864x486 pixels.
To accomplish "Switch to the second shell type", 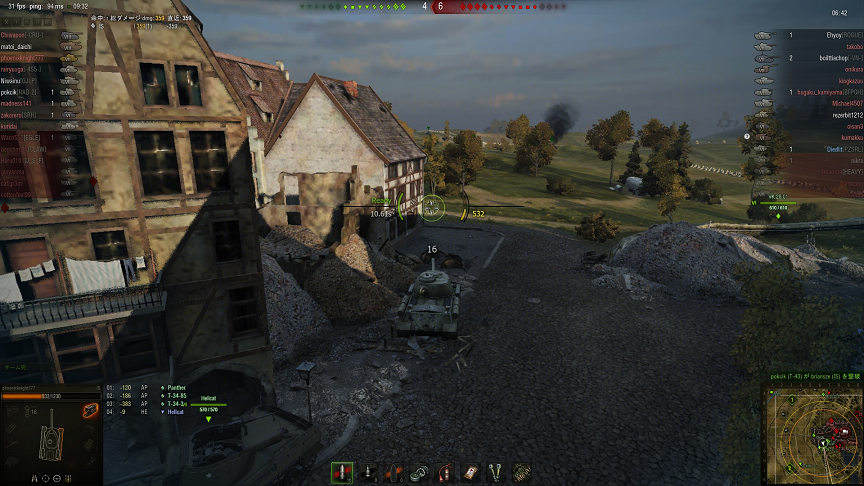I will 369,472.
